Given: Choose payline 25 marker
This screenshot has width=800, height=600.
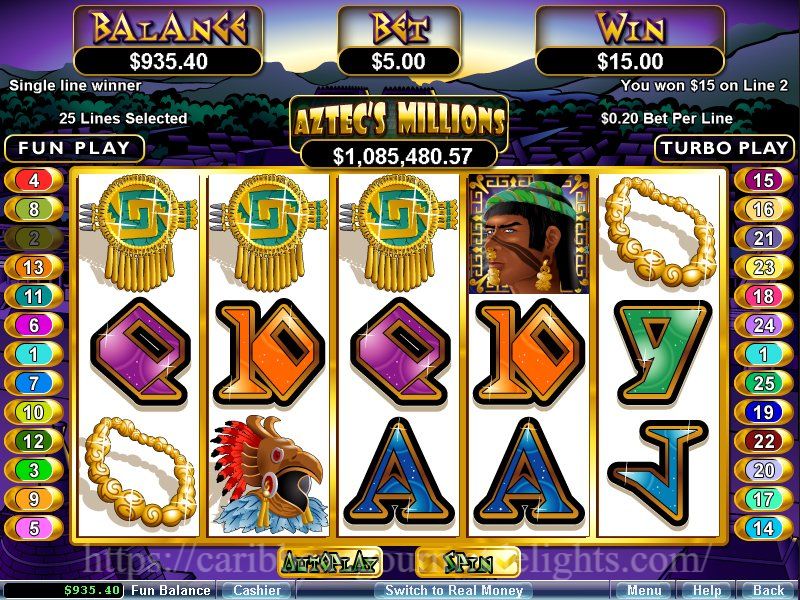Looking at the screenshot, I should 763,383.
